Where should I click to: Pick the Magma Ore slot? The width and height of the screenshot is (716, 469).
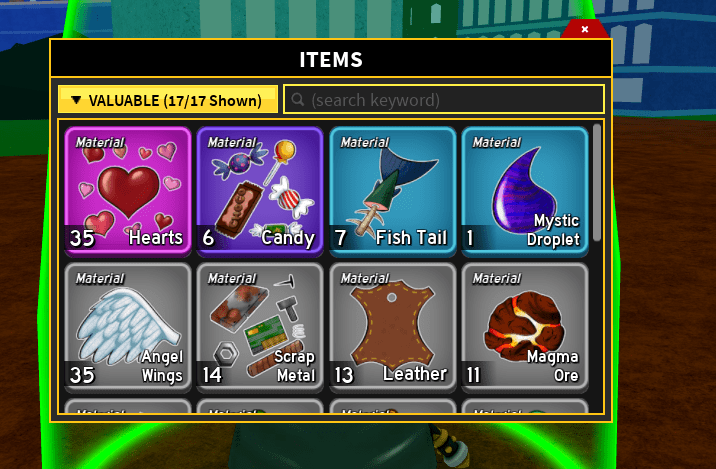(524, 325)
